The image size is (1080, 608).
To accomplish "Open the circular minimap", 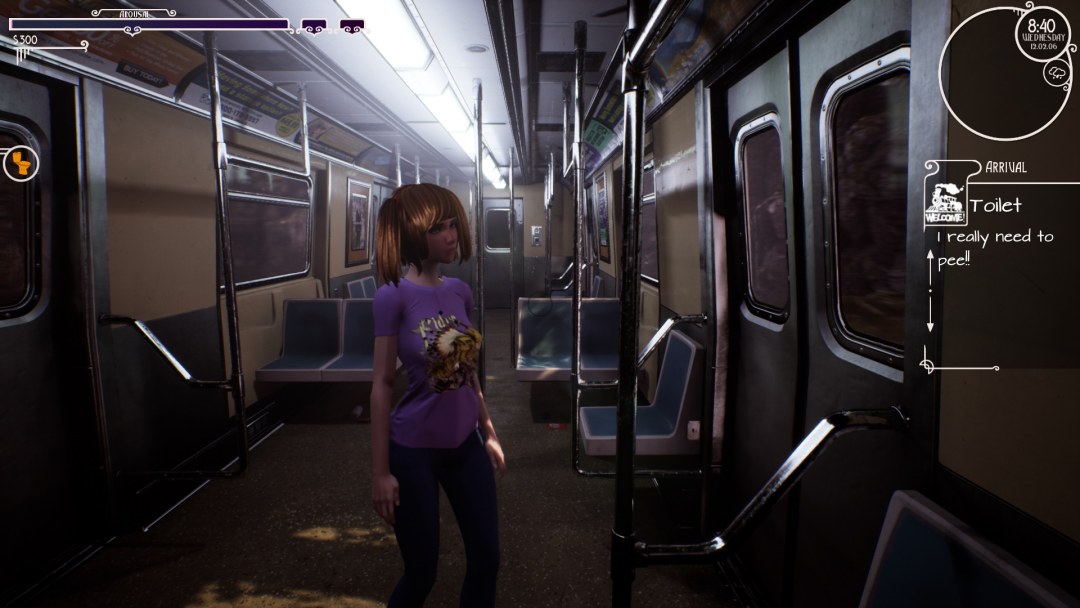I will tap(1002, 72).
